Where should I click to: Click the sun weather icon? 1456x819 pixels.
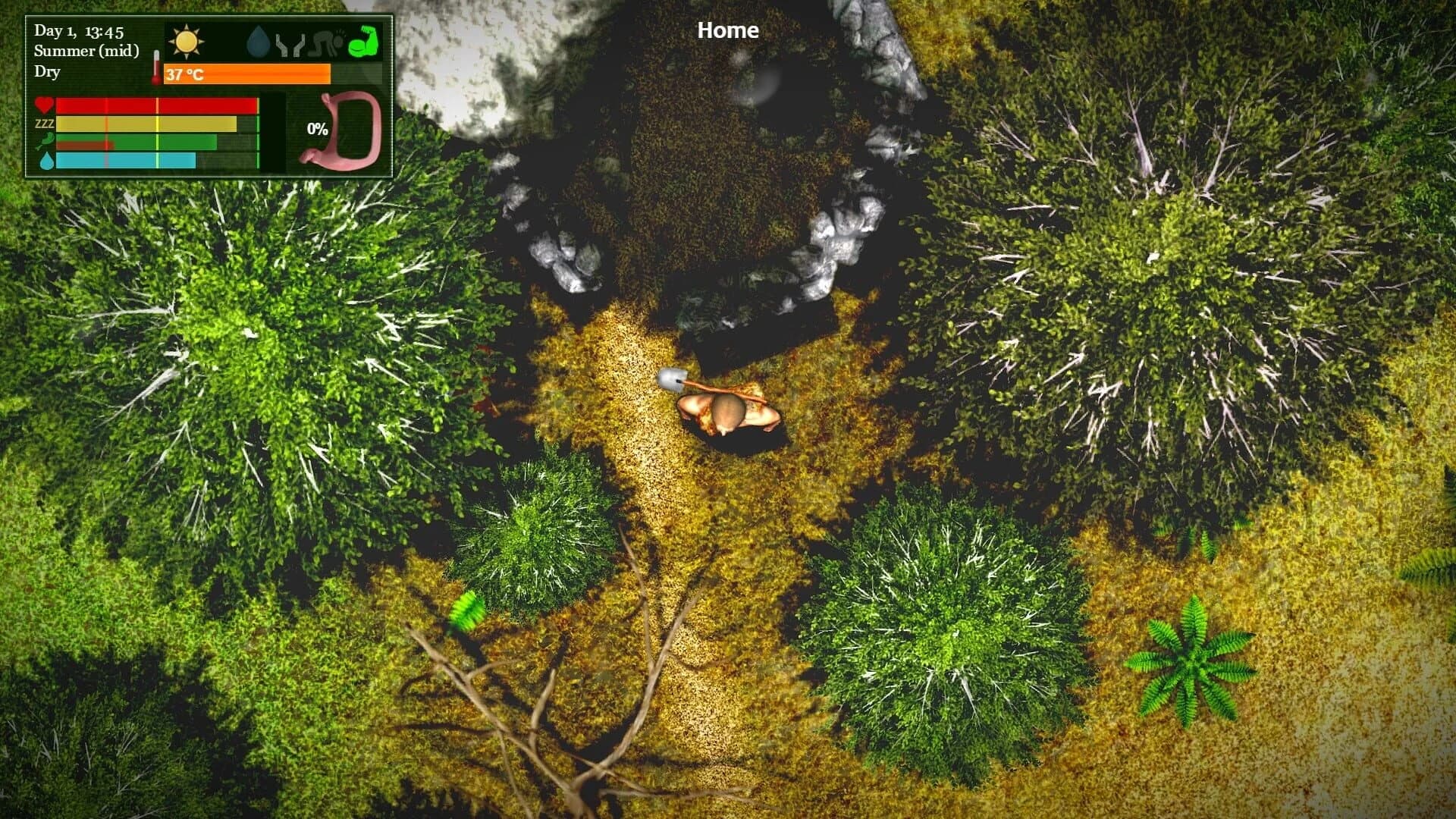click(187, 41)
